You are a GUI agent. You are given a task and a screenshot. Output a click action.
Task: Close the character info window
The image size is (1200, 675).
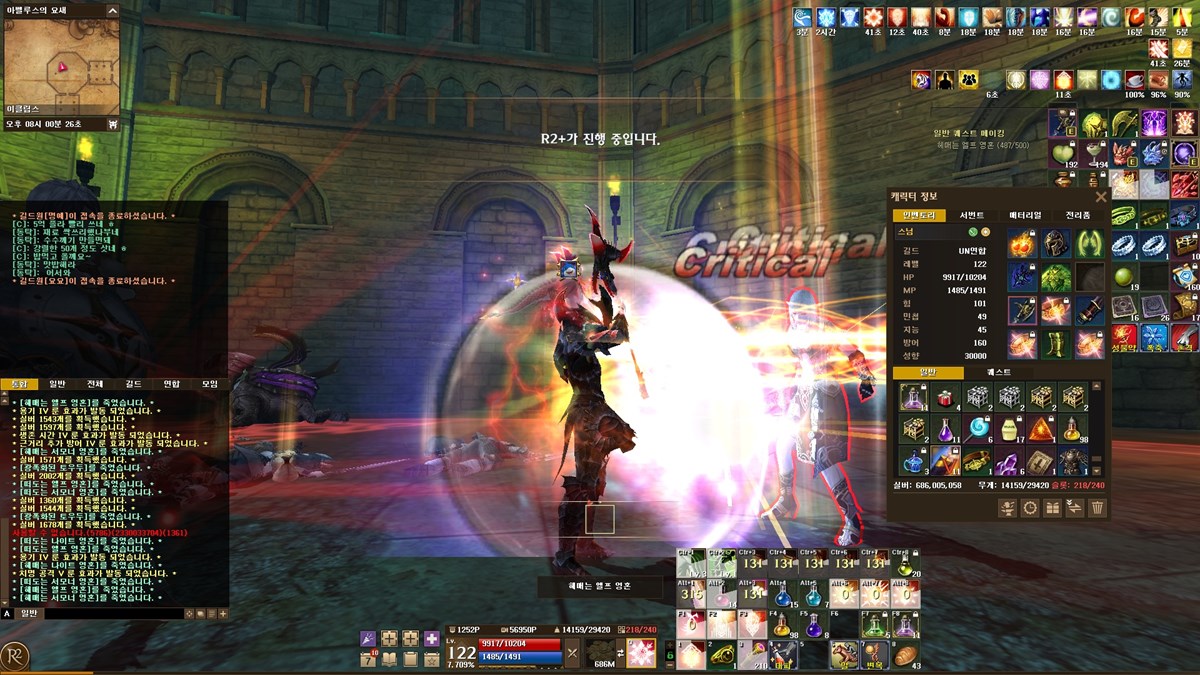(x=1101, y=197)
